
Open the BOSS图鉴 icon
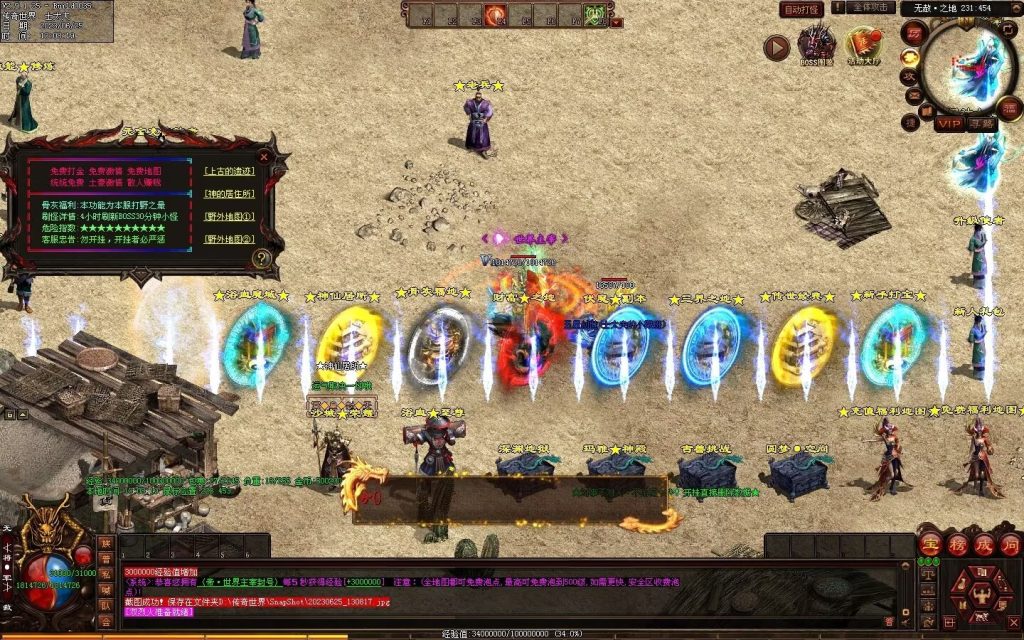816,45
